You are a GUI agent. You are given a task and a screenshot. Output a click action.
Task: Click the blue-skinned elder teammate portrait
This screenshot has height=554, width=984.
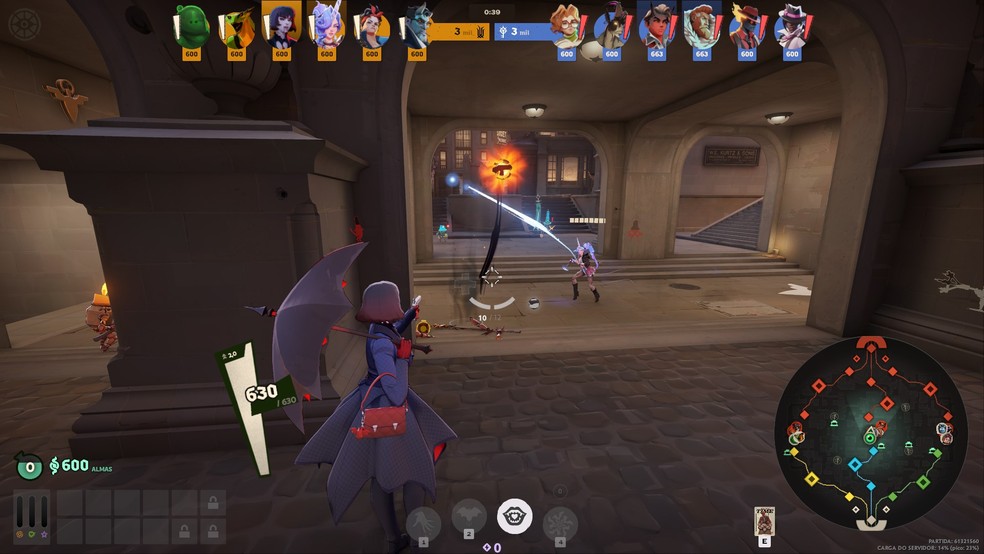point(415,25)
